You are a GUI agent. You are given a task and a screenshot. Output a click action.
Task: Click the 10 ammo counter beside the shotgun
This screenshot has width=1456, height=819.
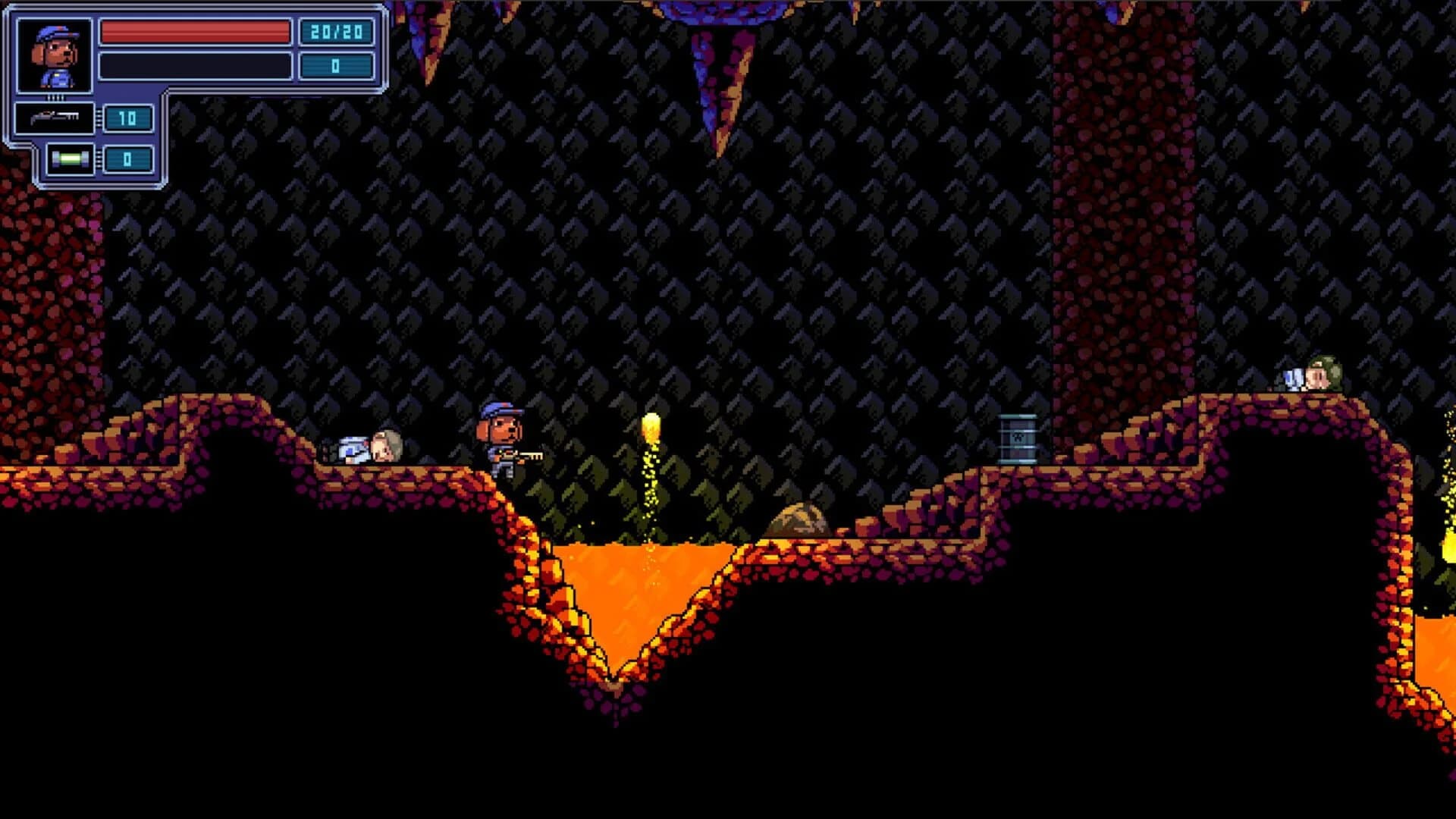pyautogui.click(x=127, y=118)
